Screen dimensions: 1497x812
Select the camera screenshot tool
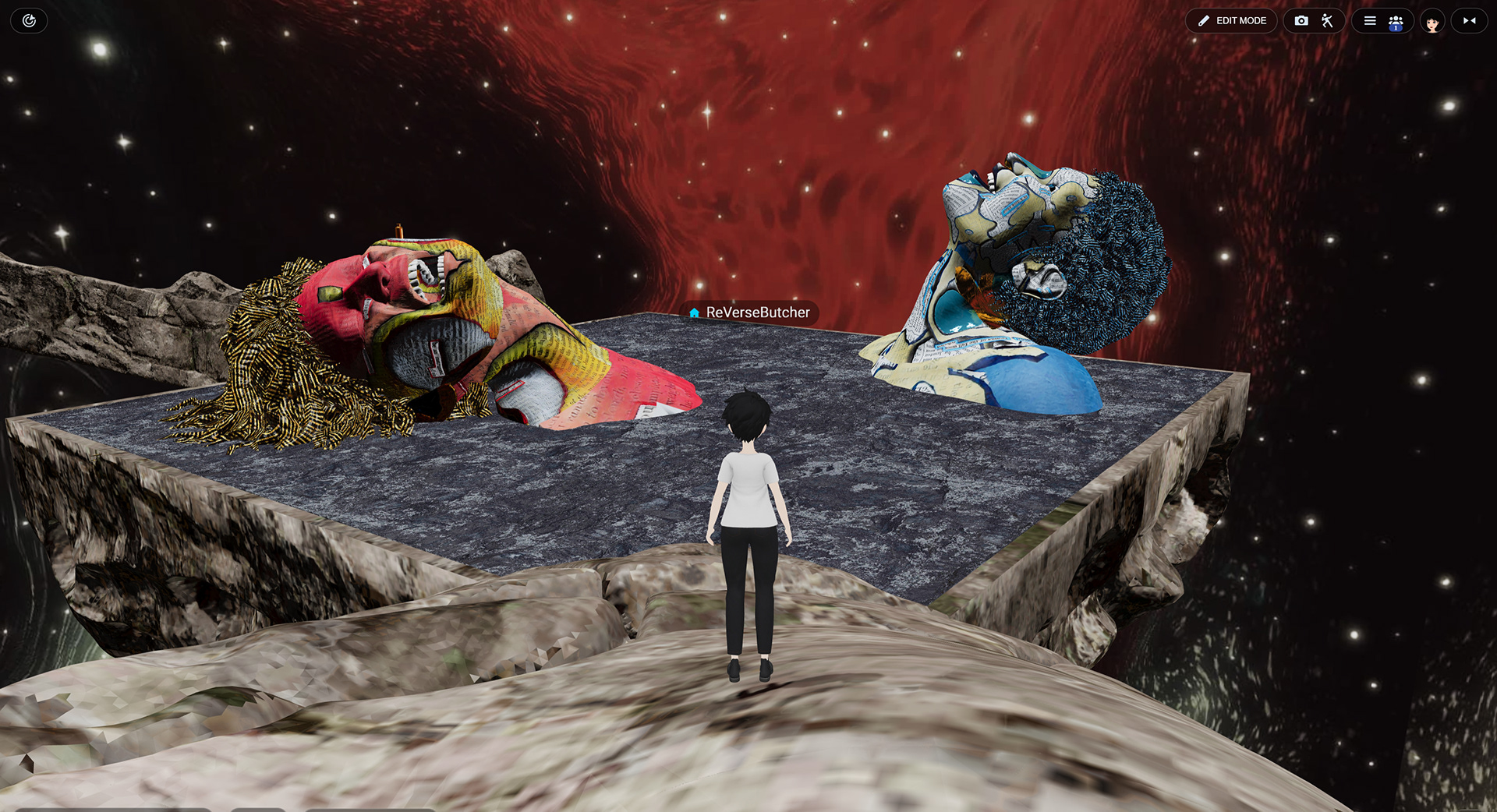[x=1301, y=20]
